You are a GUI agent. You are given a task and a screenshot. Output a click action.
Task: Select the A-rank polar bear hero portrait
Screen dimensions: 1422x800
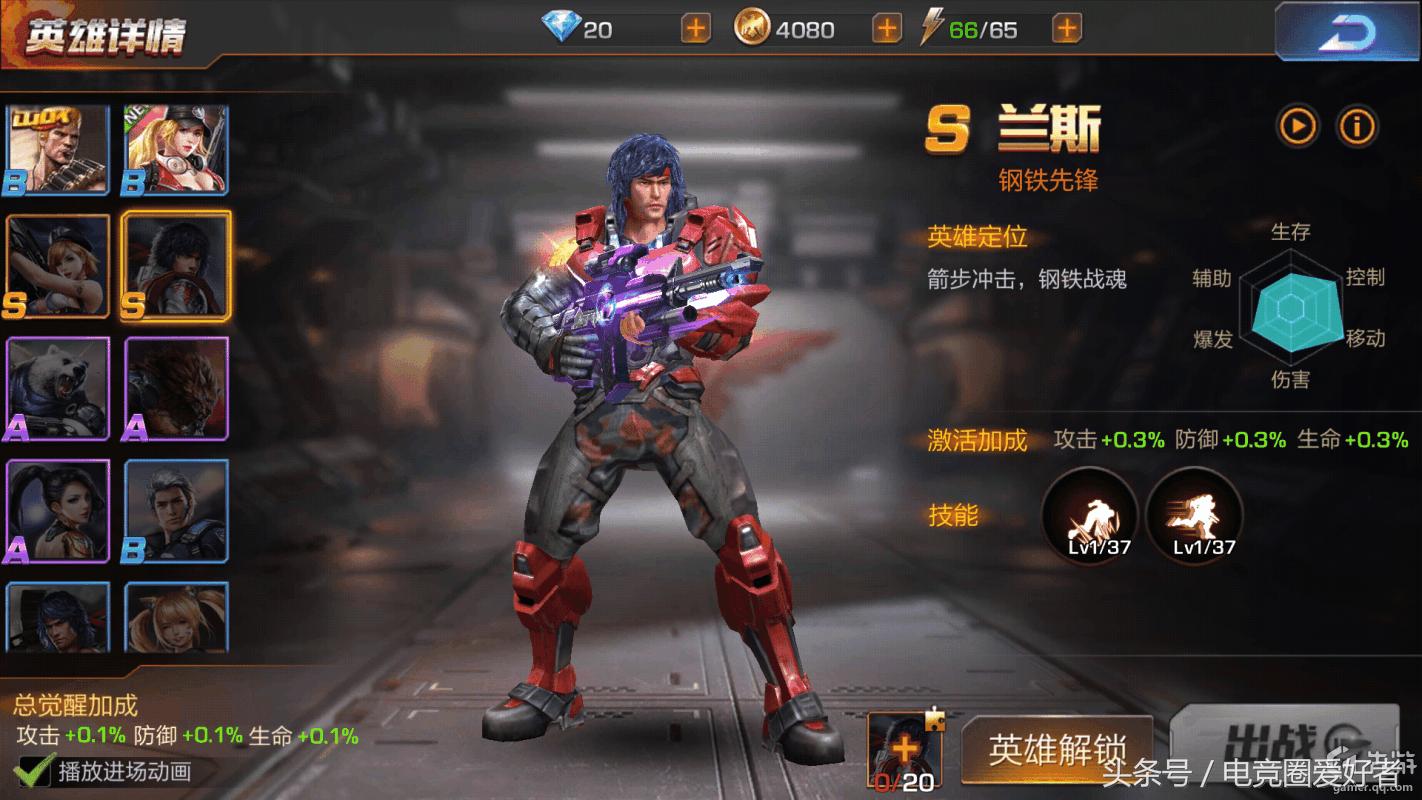point(57,388)
